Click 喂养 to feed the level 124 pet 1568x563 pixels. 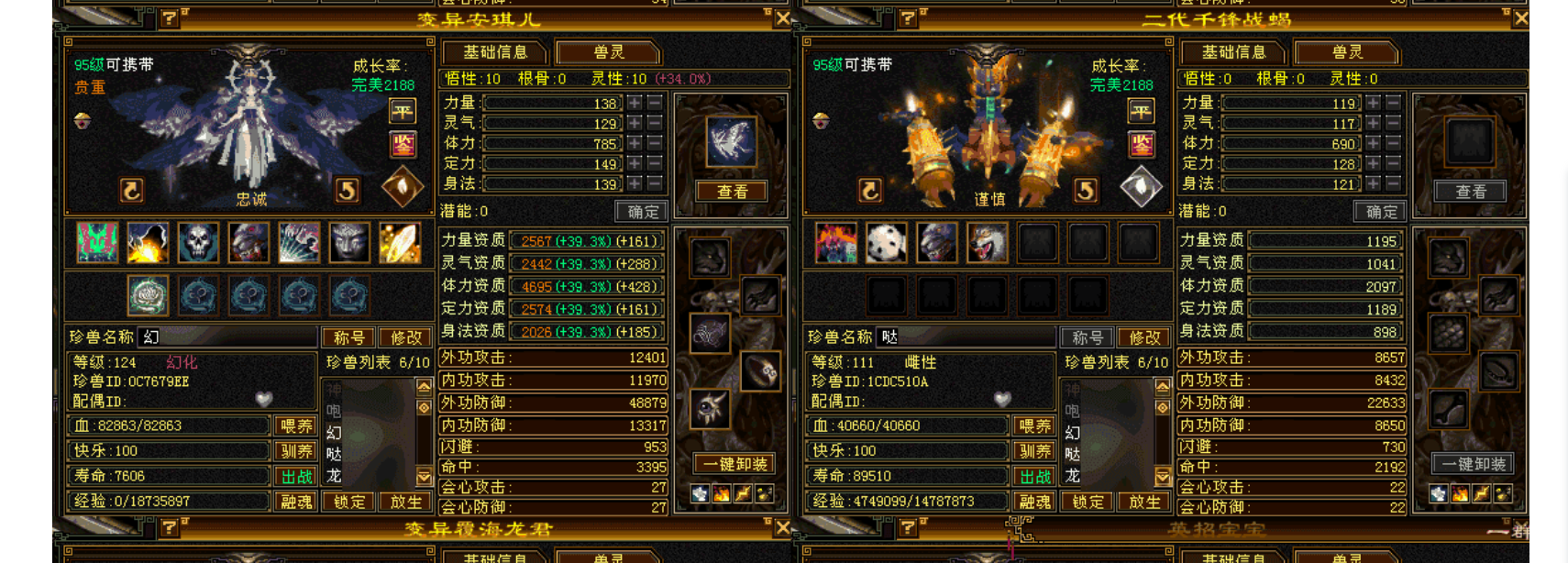point(296,425)
